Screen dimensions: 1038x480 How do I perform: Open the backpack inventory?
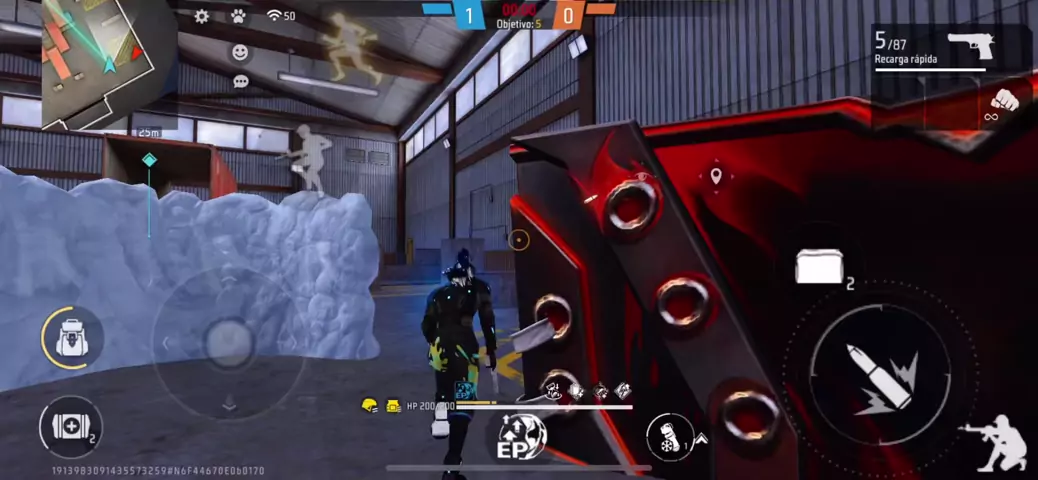coord(72,338)
